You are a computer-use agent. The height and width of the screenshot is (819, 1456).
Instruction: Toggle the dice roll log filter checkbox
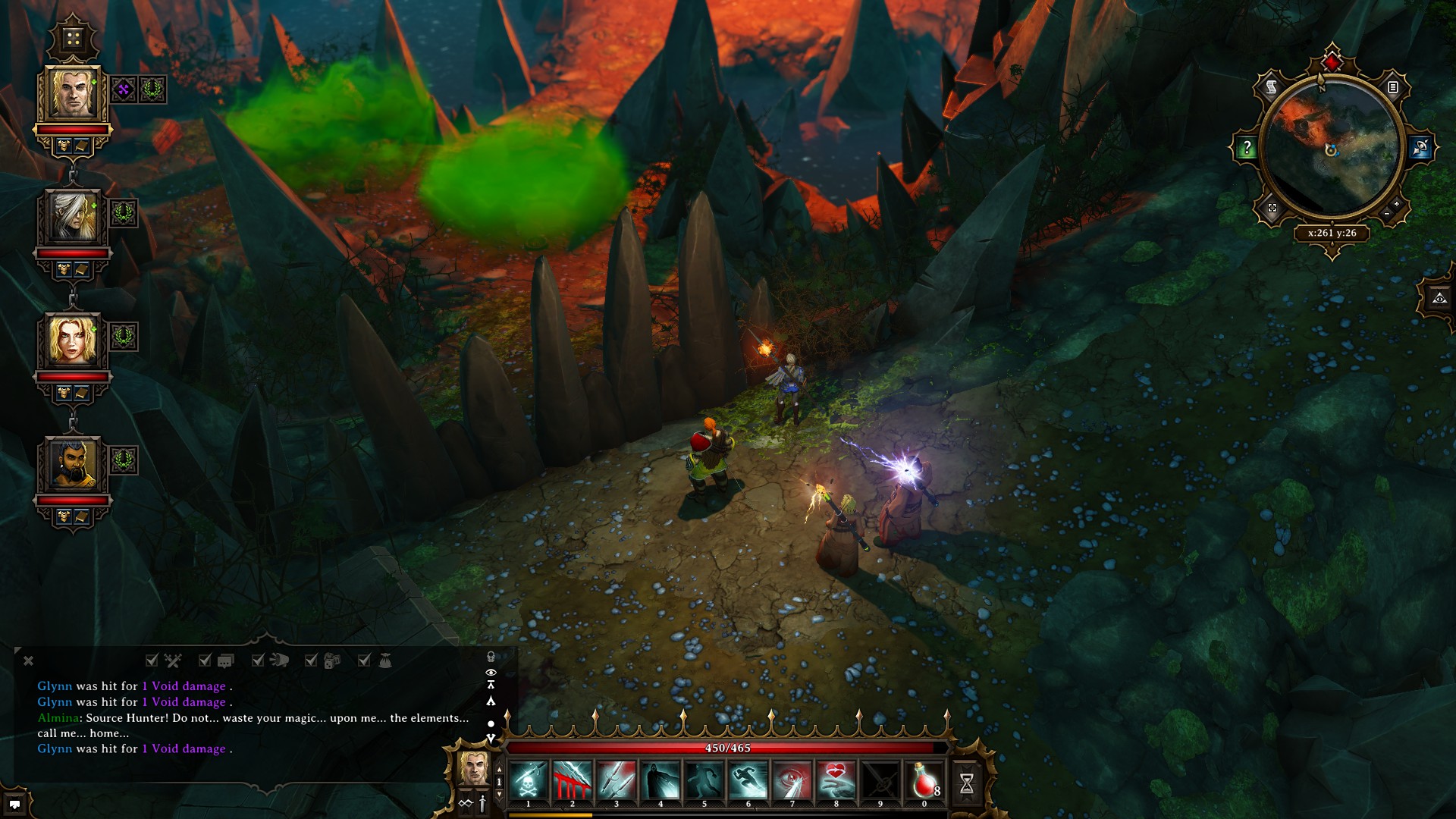click(x=311, y=661)
